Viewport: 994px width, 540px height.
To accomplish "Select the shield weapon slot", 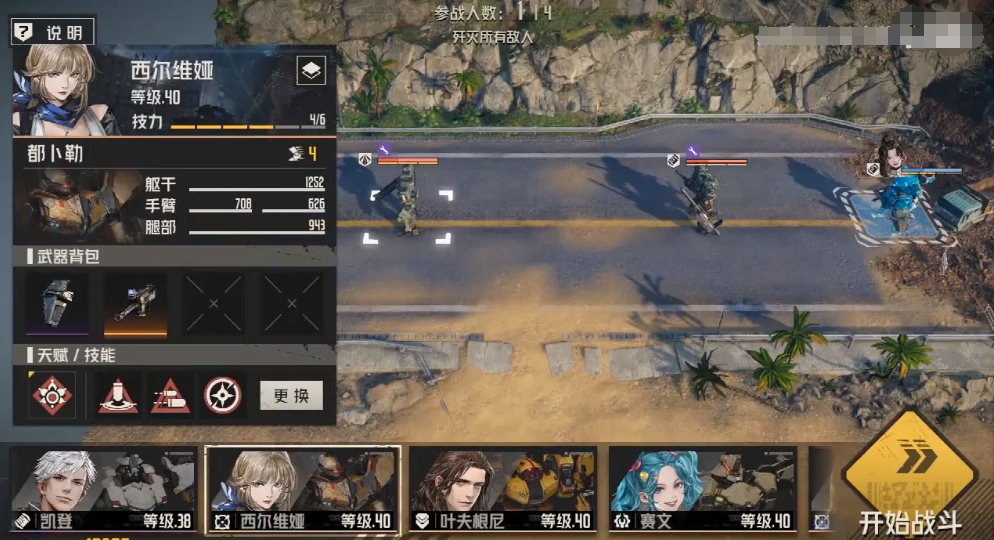I will [56, 303].
